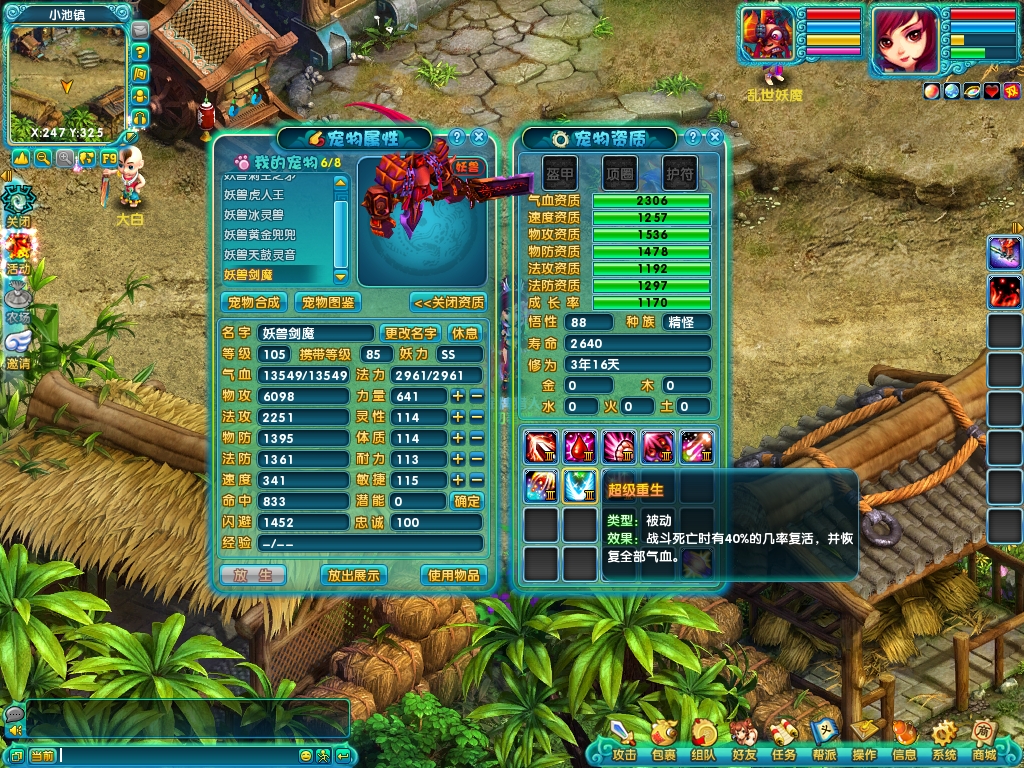Click the 关闭资质 collapse button
1024x768 pixels.
pyautogui.click(x=448, y=302)
